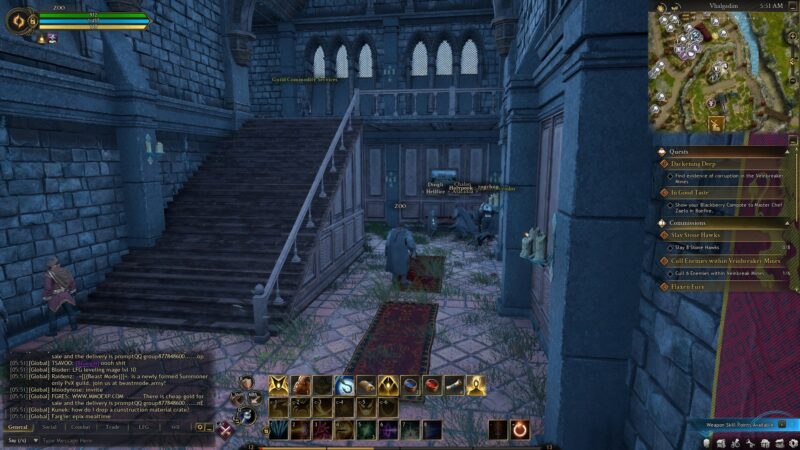The image size is (800, 450).
Task: Activate the orange ring ability icon
Action: coord(520,429)
